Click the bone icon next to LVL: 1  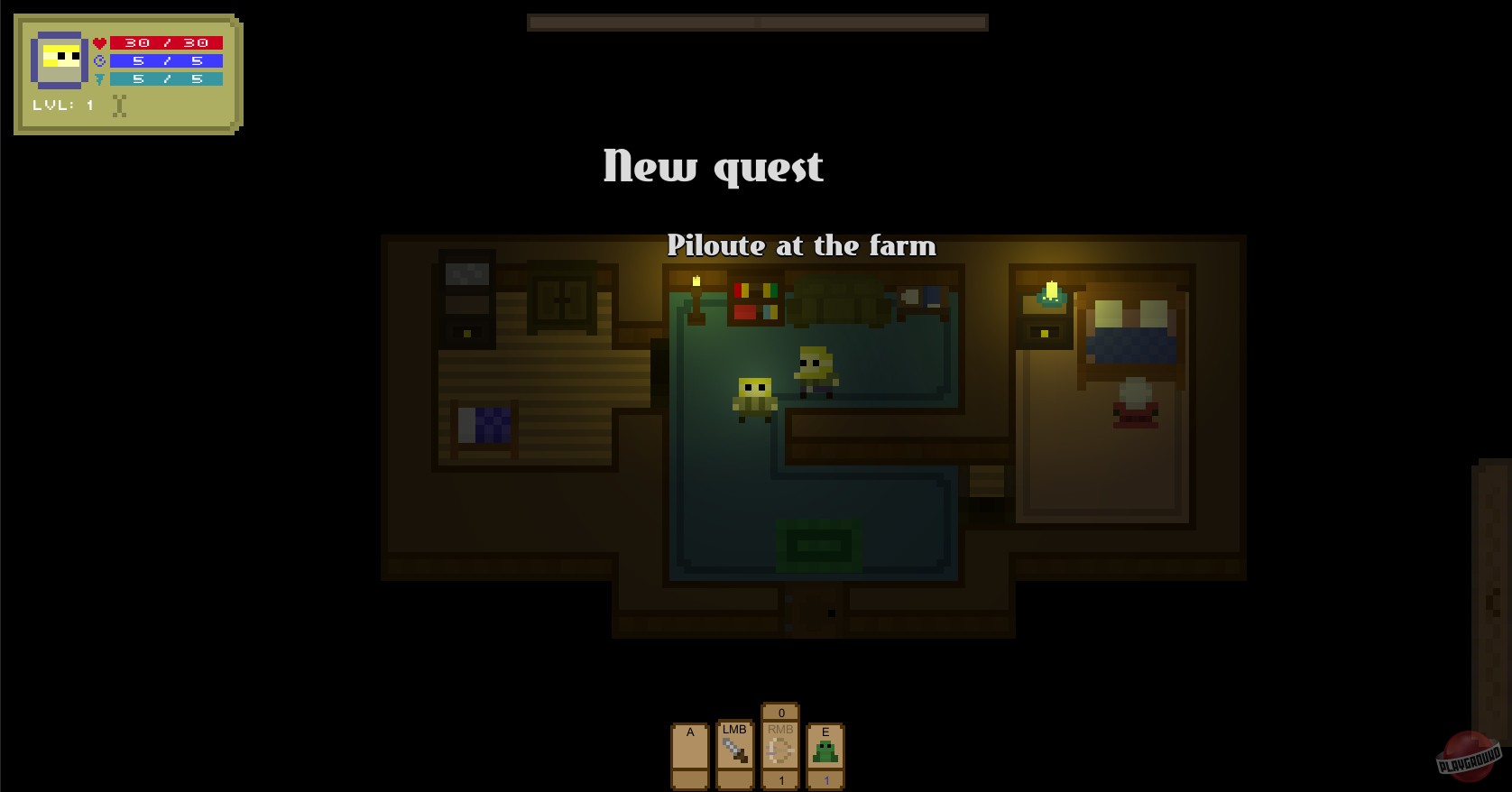coord(118,105)
